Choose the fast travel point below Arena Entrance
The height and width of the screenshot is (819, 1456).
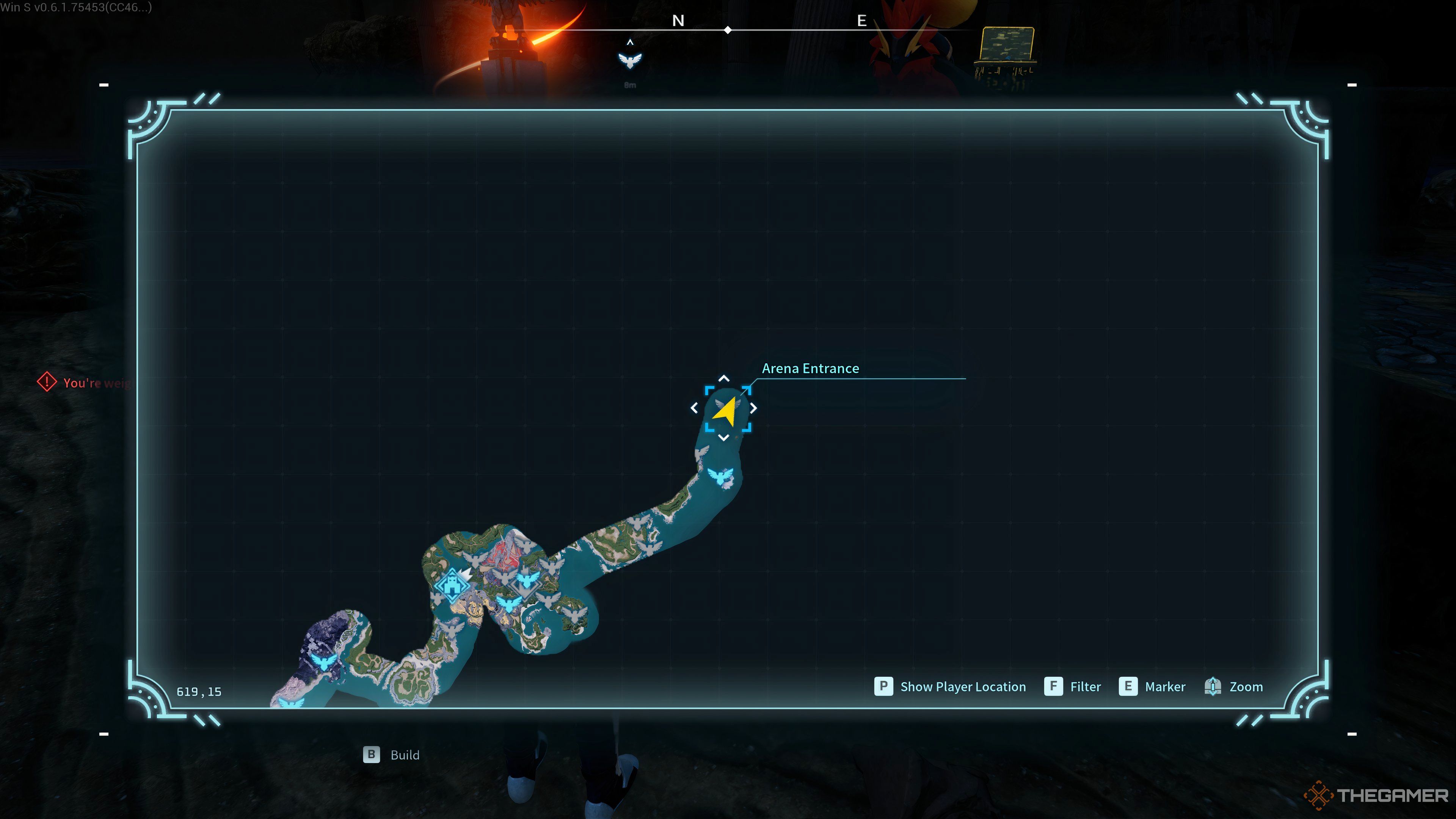pyautogui.click(x=721, y=476)
